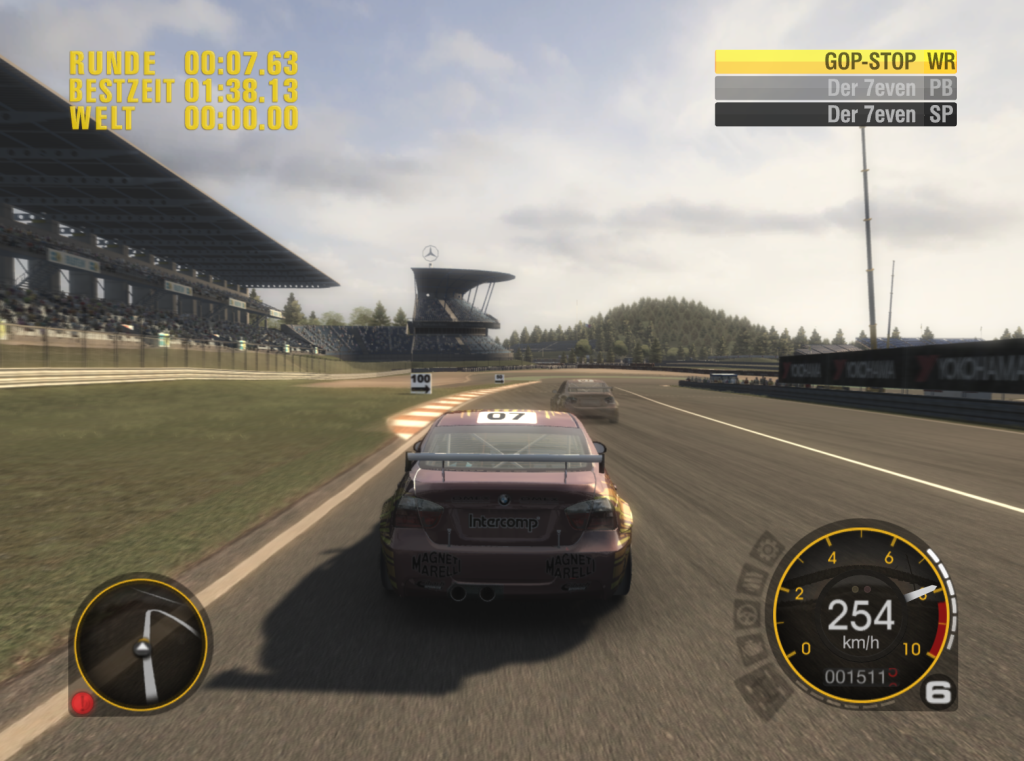Click the red warning icon beside the minimap
The height and width of the screenshot is (761, 1024).
pyautogui.click(x=82, y=702)
